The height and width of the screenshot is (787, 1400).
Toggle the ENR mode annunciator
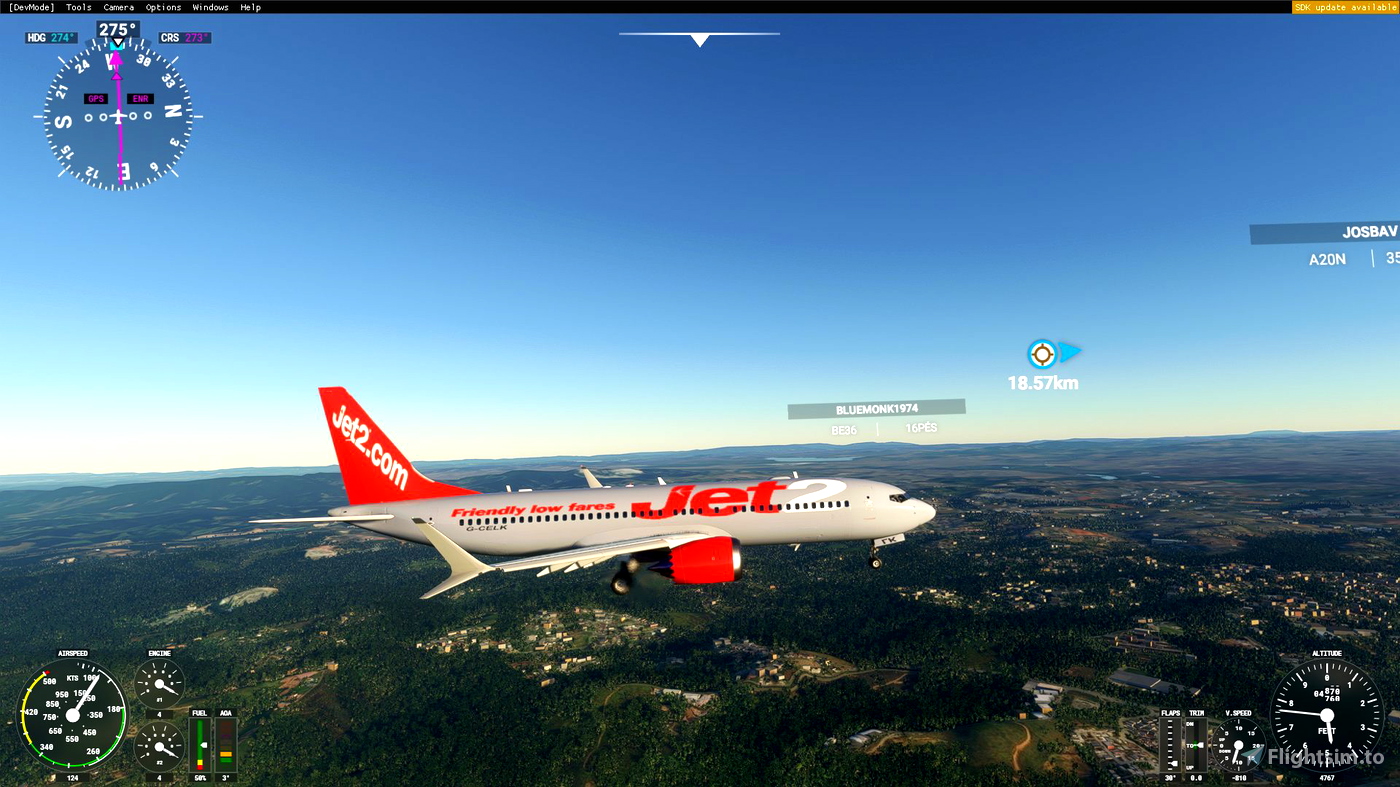pyautogui.click(x=139, y=98)
